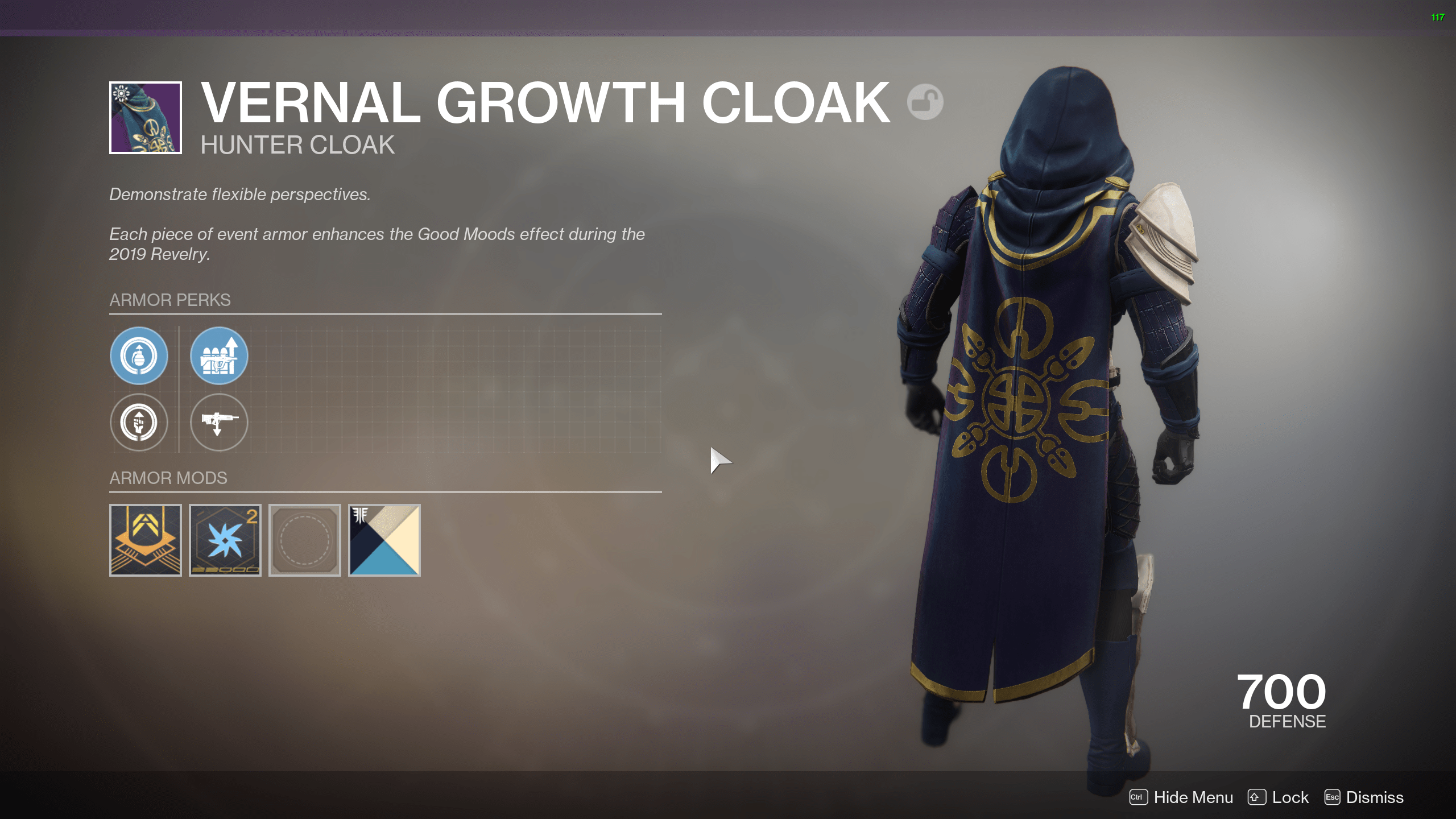Collapse the ARMOR PERKS section
Screen dimensions: 1456x819
(x=170, y=300)
